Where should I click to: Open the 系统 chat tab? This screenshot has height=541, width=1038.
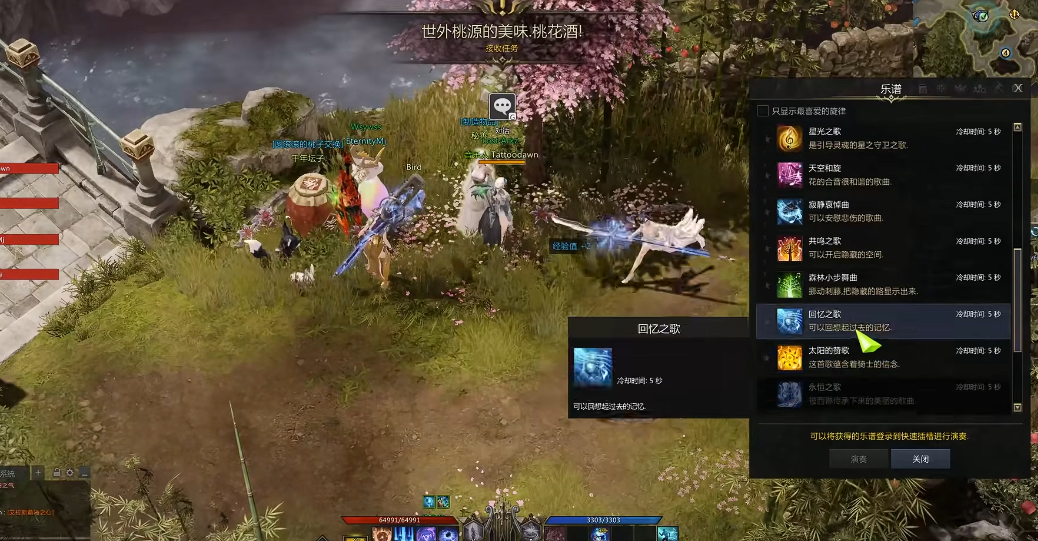coord(8,473)
